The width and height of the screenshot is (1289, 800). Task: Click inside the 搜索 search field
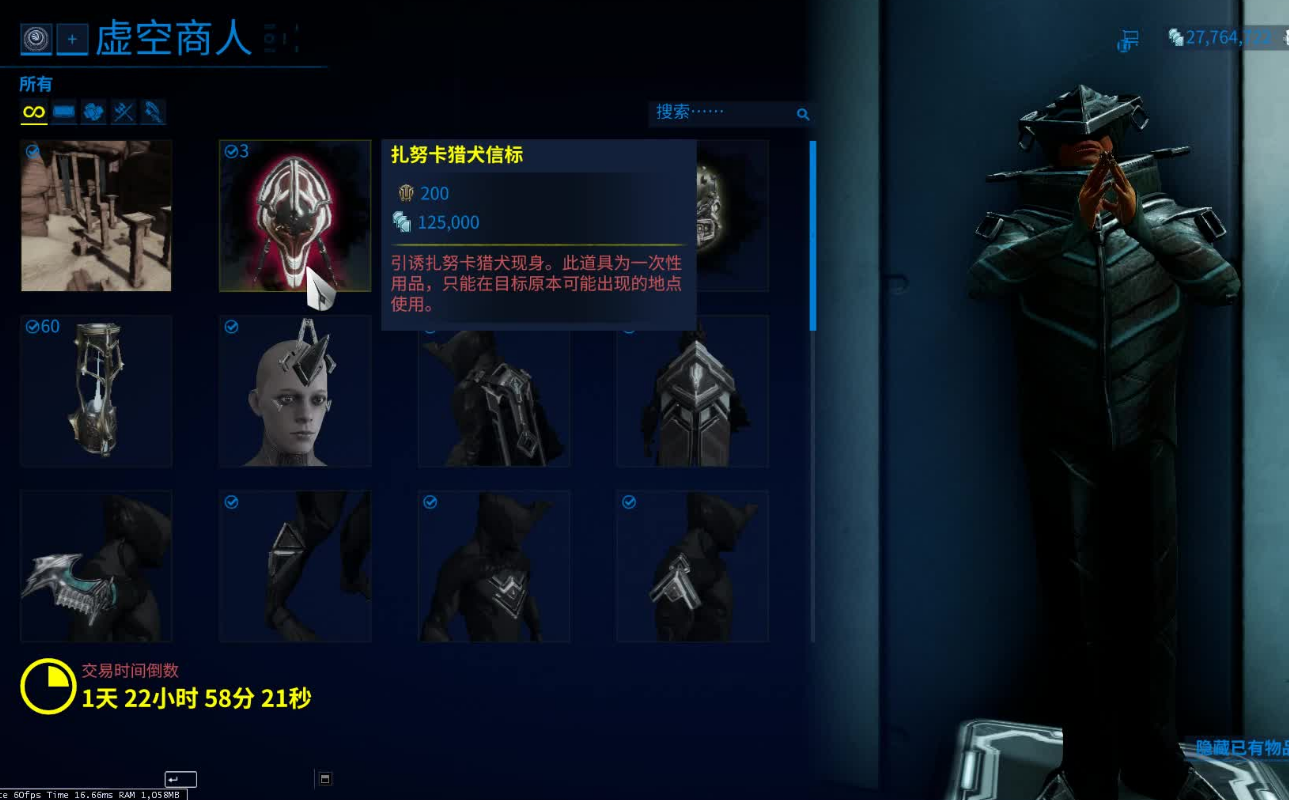tap(720, 113)
